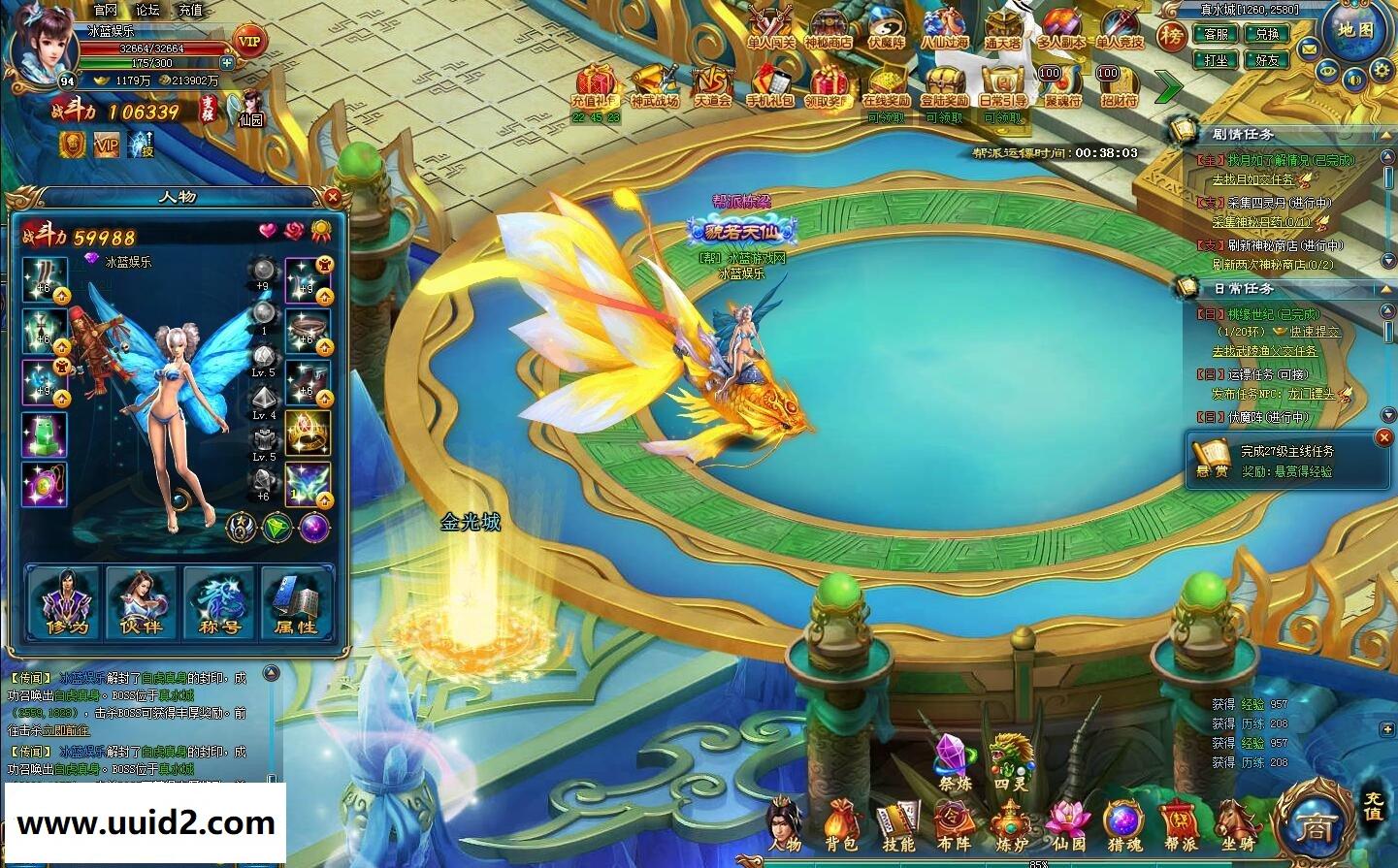Open the 背包 (backpack) icon
This screenshot has height=868, width=1398.
pyautogui.click(x=840, y=820)
